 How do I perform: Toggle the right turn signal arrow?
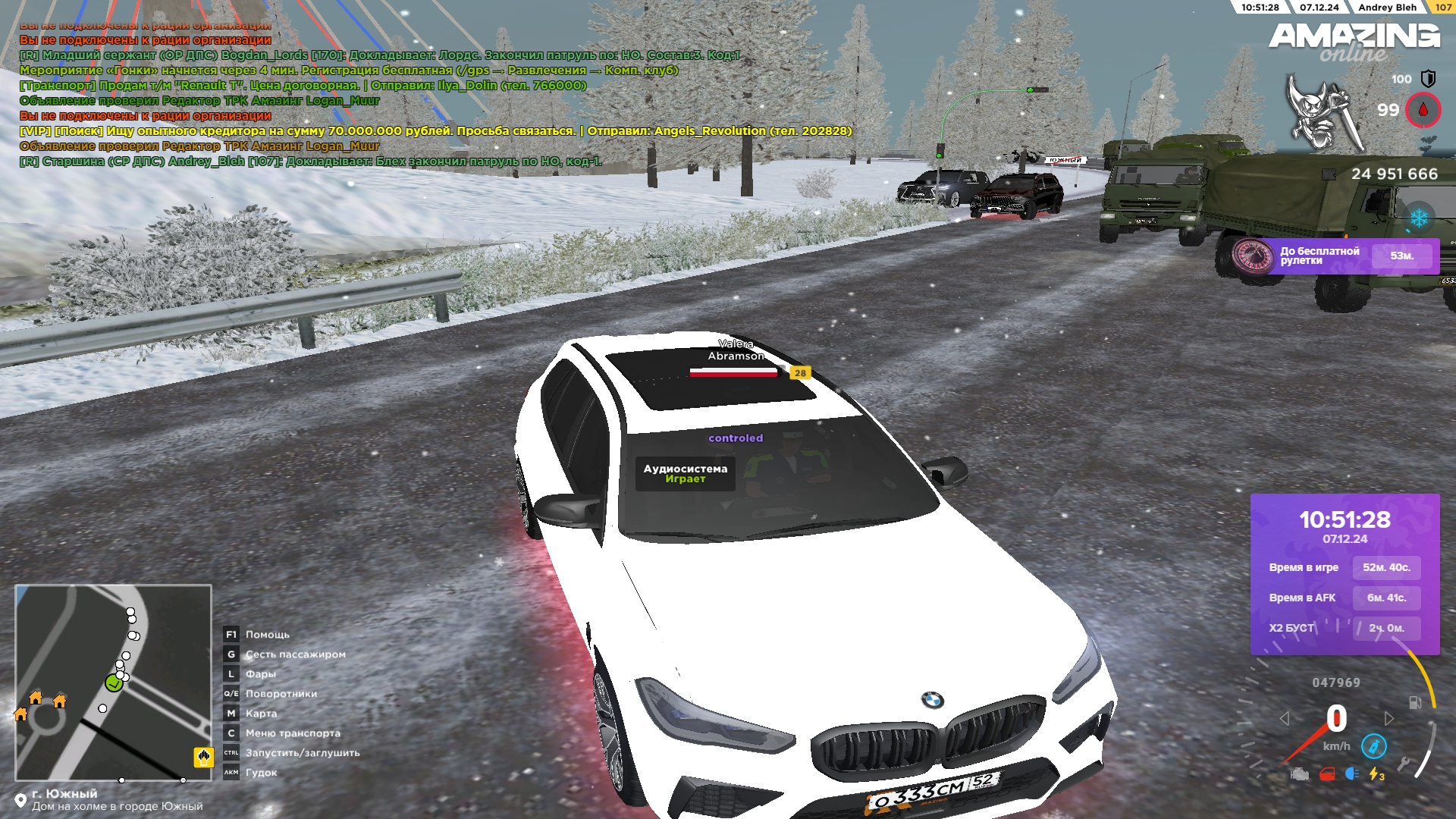click(1389, 718)
